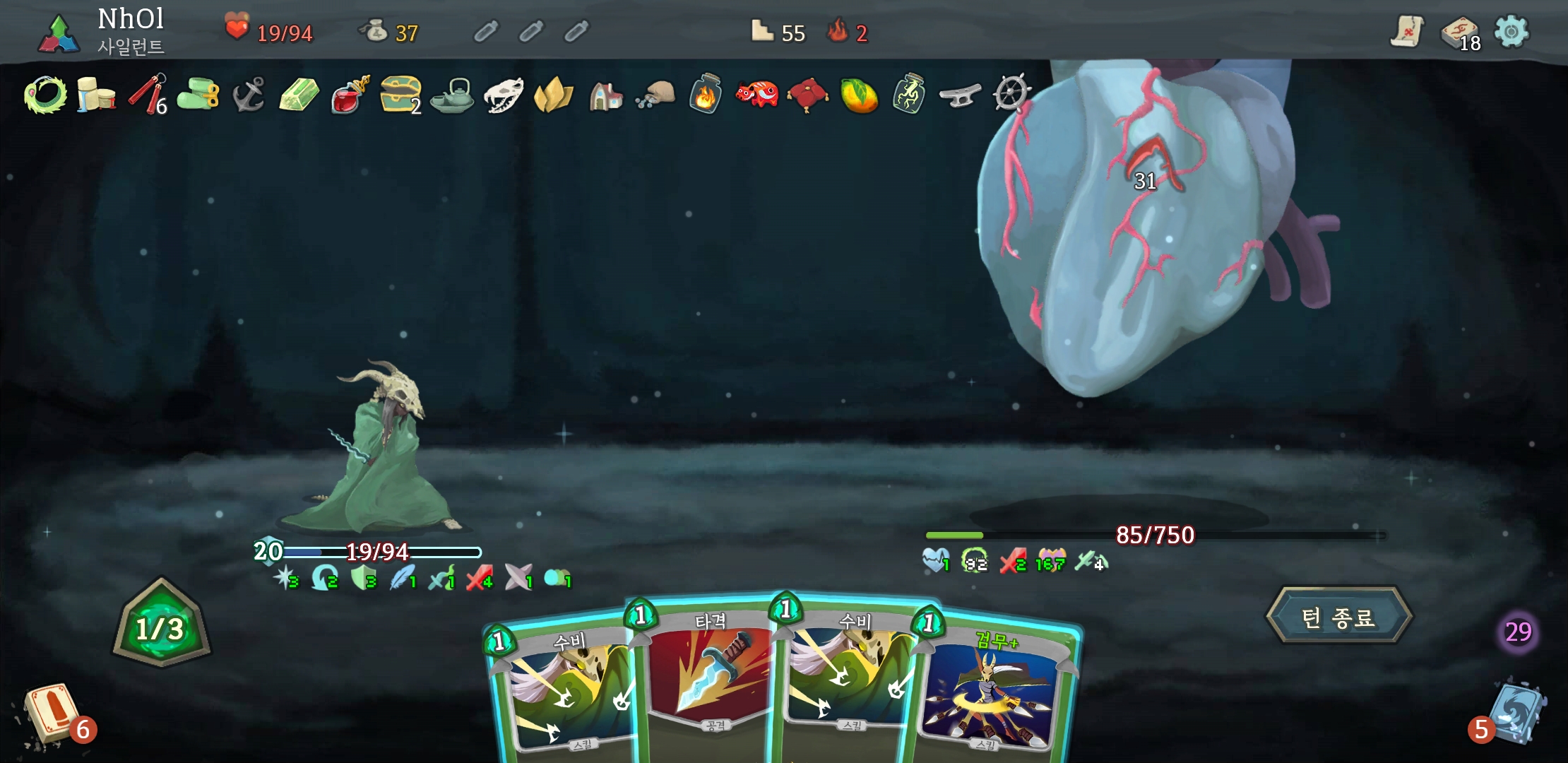Play the 타격 attack card

pyautogui.click(x=710, y=678)
